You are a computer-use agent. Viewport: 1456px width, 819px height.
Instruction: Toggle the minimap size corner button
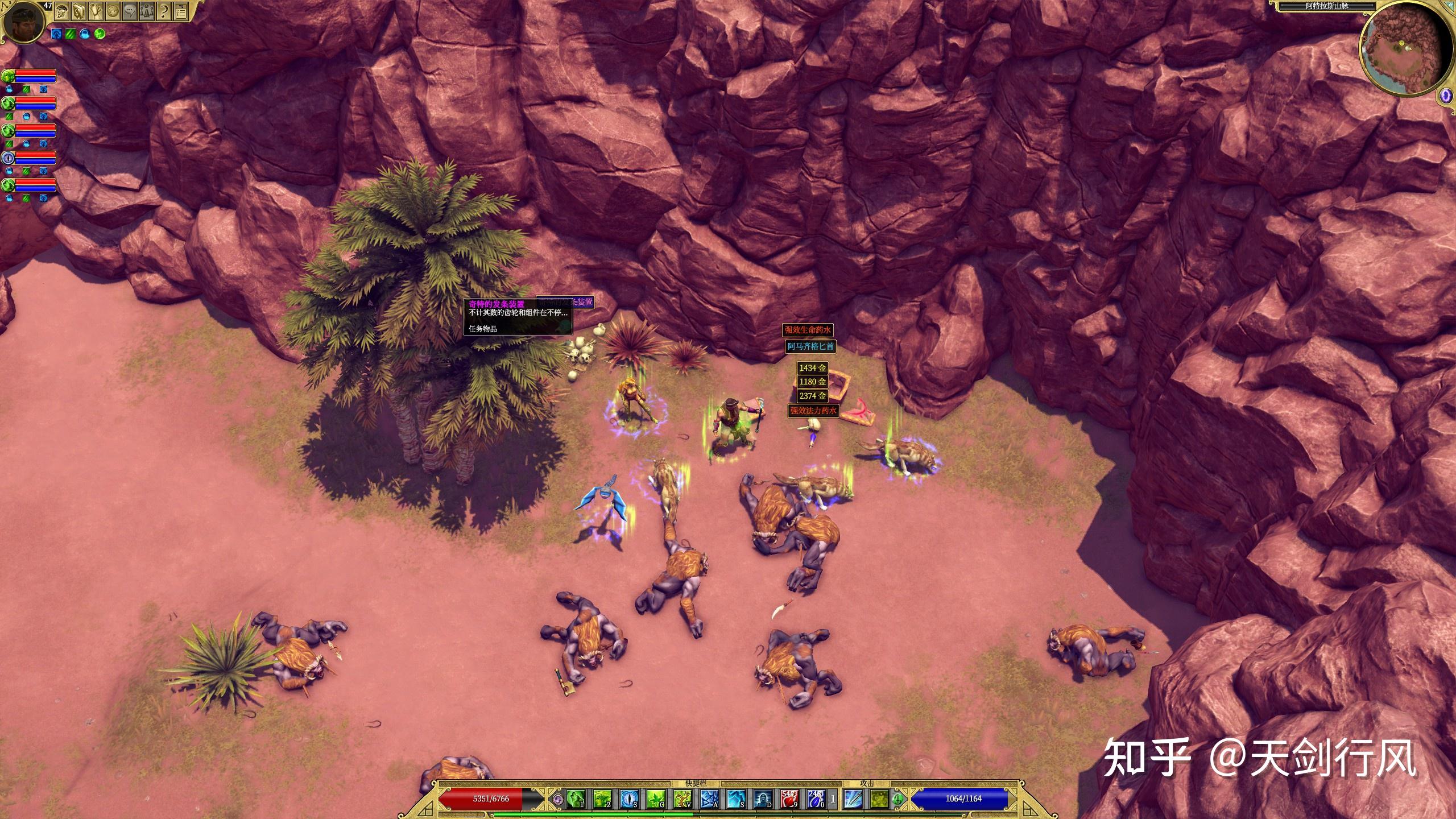tap(1449, 5)
